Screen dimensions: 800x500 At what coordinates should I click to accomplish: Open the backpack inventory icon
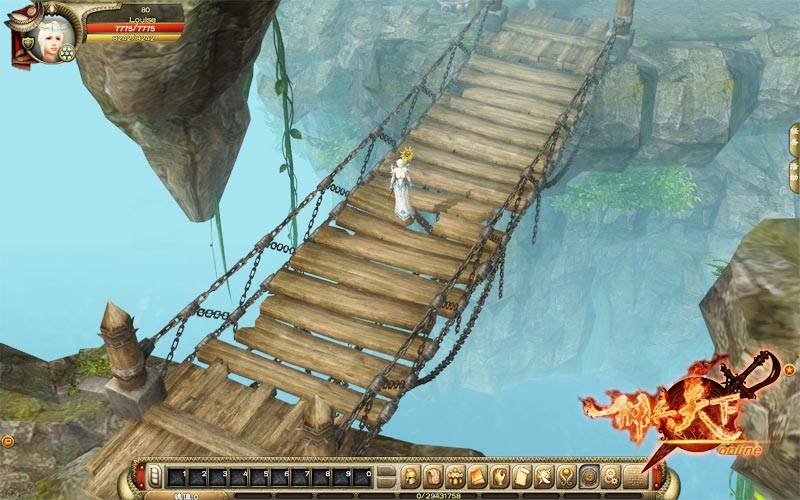coord(433,475)
